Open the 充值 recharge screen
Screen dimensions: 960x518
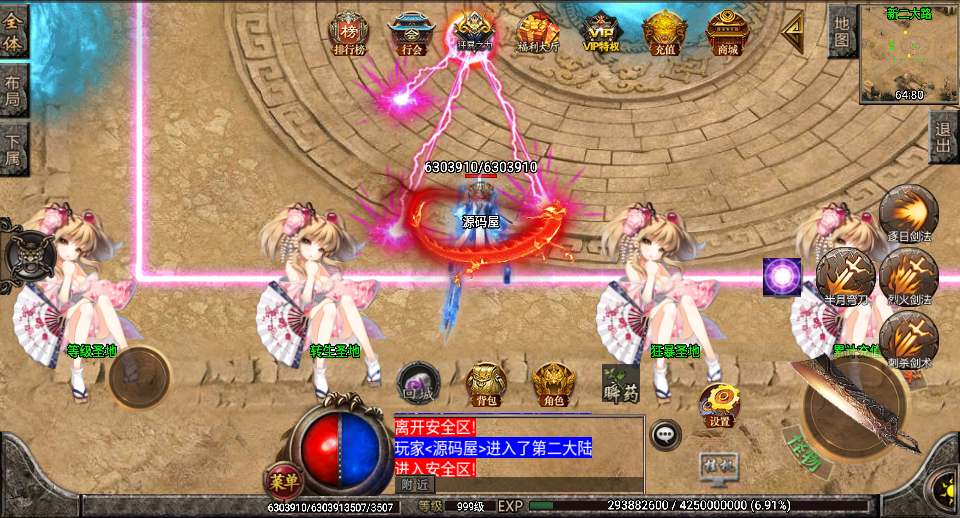pos(664,31)
